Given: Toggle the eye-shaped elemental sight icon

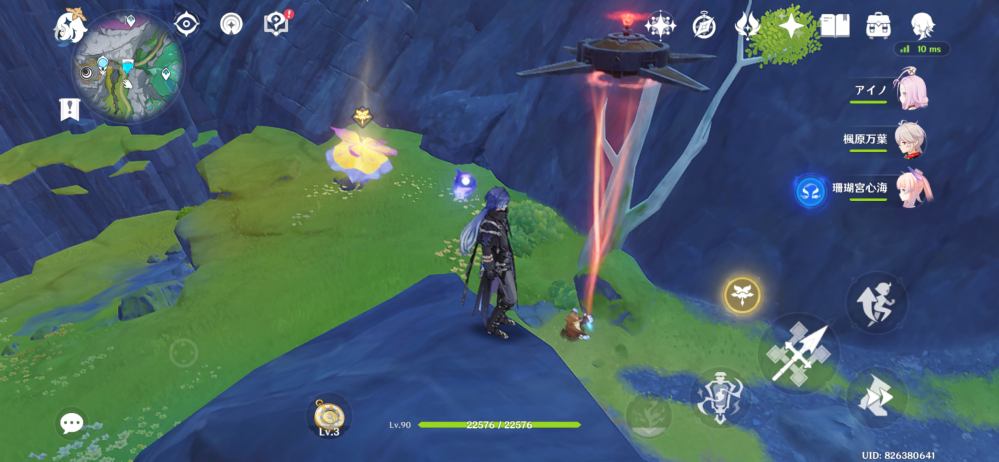Looking at the screenshot, I should [186, 24].
